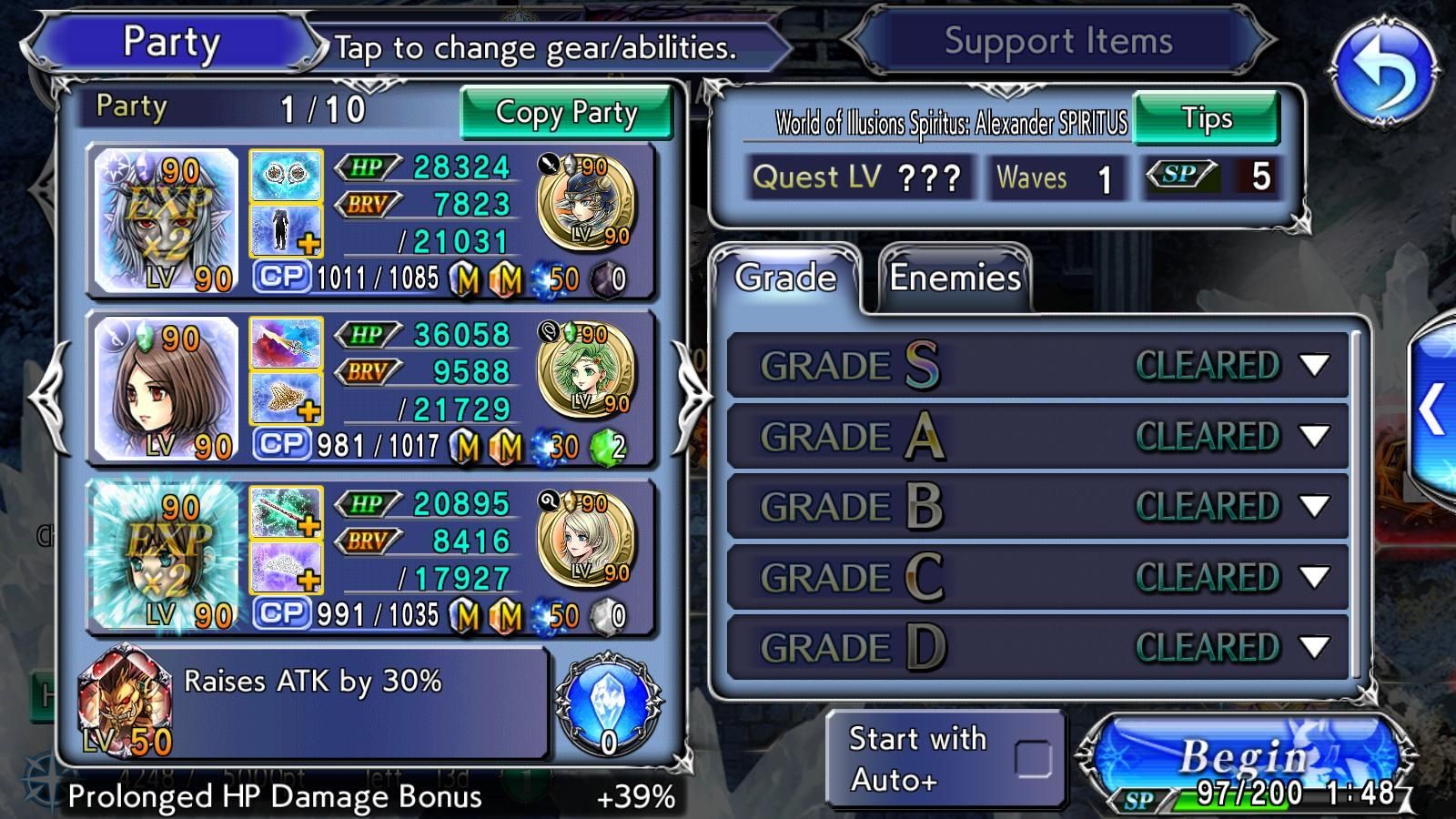Open the Support Items panel

[1057, 42]
